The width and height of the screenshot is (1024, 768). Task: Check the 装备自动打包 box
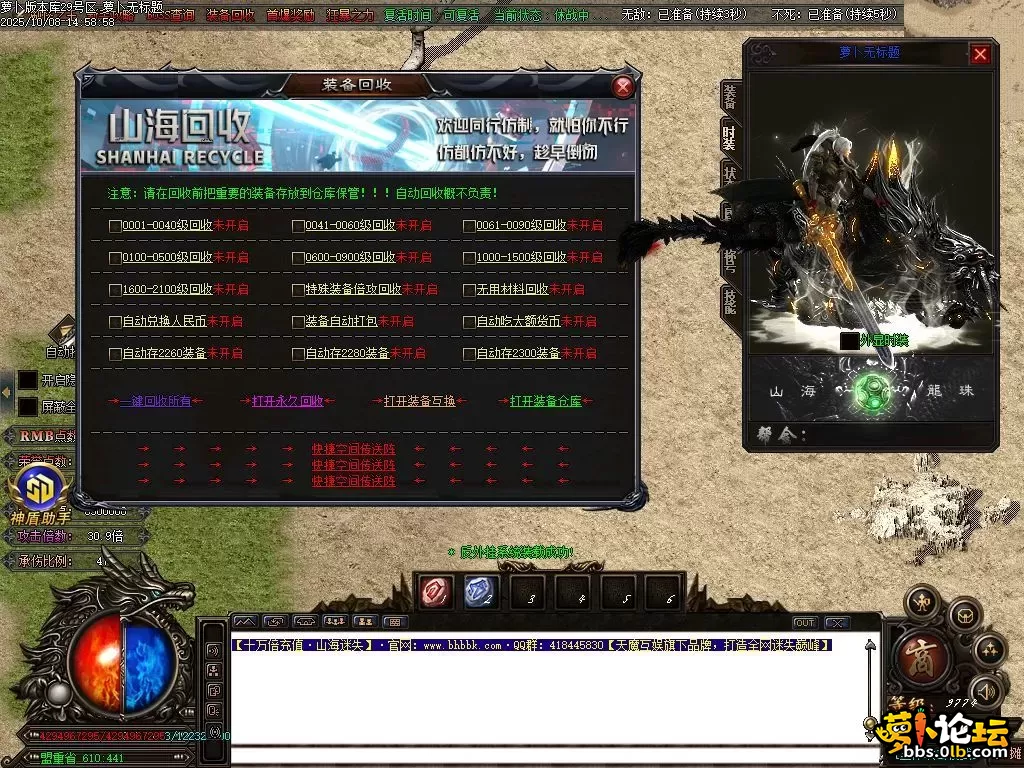(x=298, y=322)
